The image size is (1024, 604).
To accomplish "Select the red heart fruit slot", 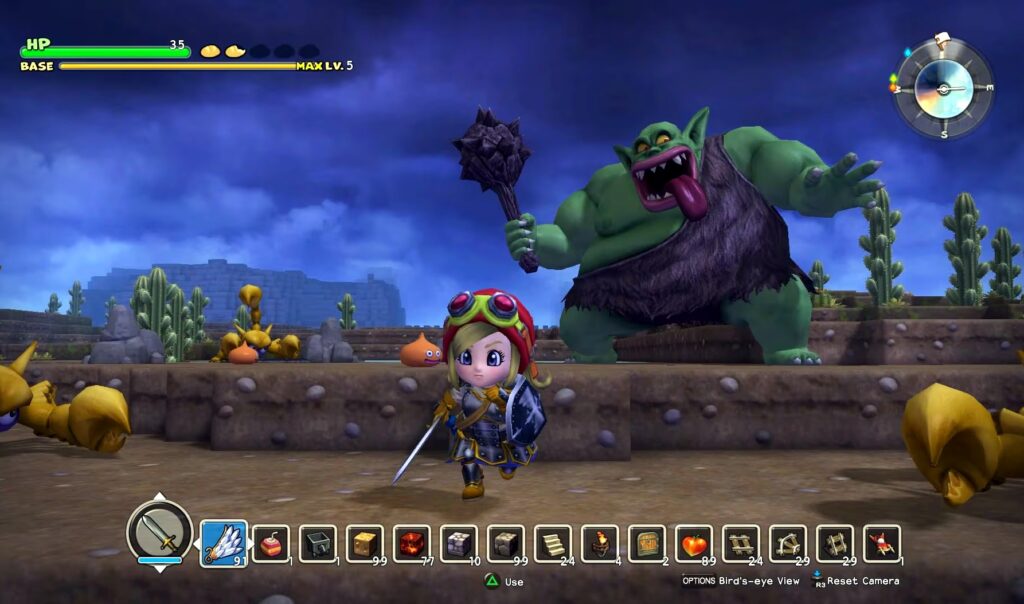I will (694, 543).
